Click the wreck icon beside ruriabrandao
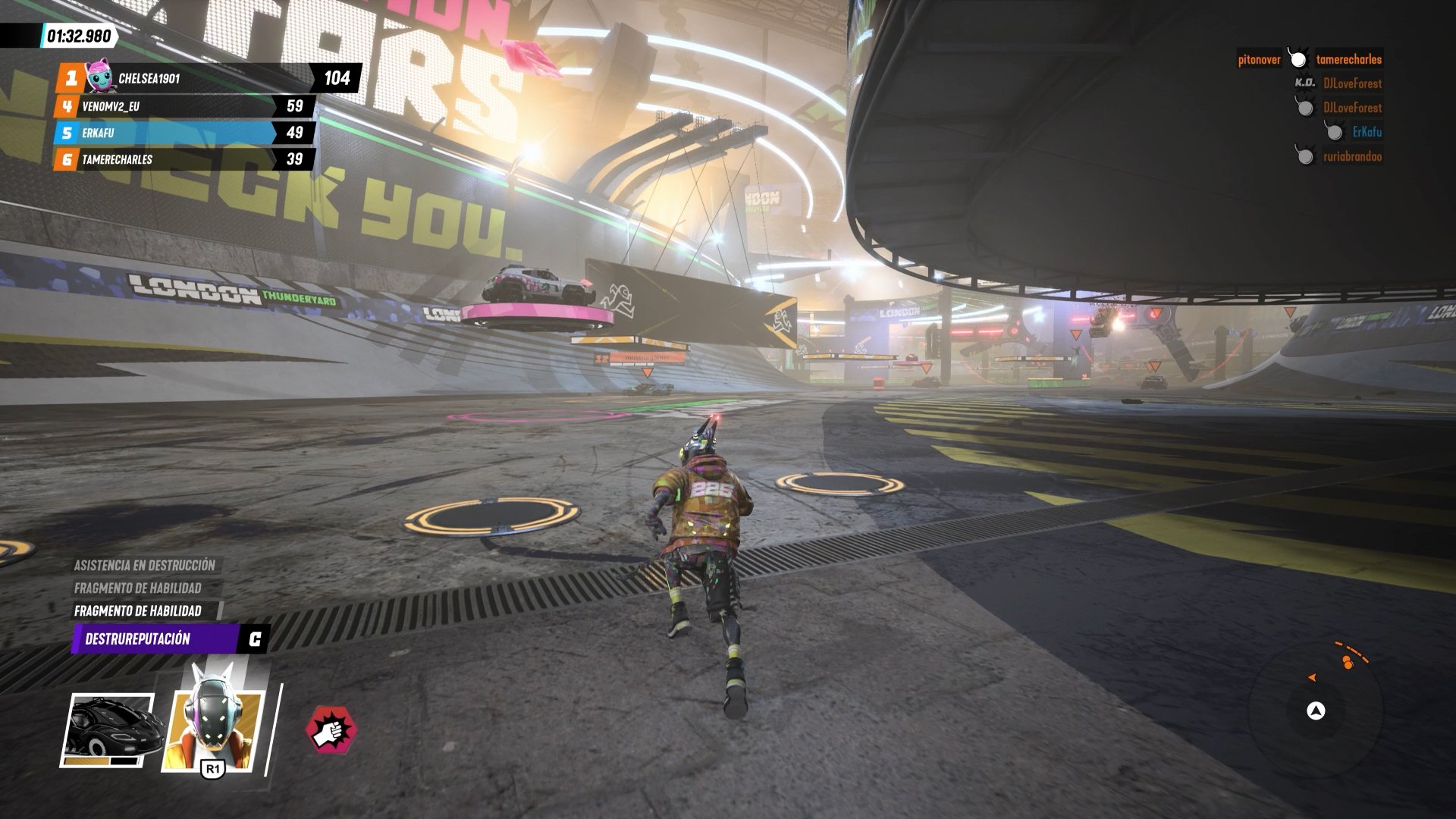 [1304, 156]
